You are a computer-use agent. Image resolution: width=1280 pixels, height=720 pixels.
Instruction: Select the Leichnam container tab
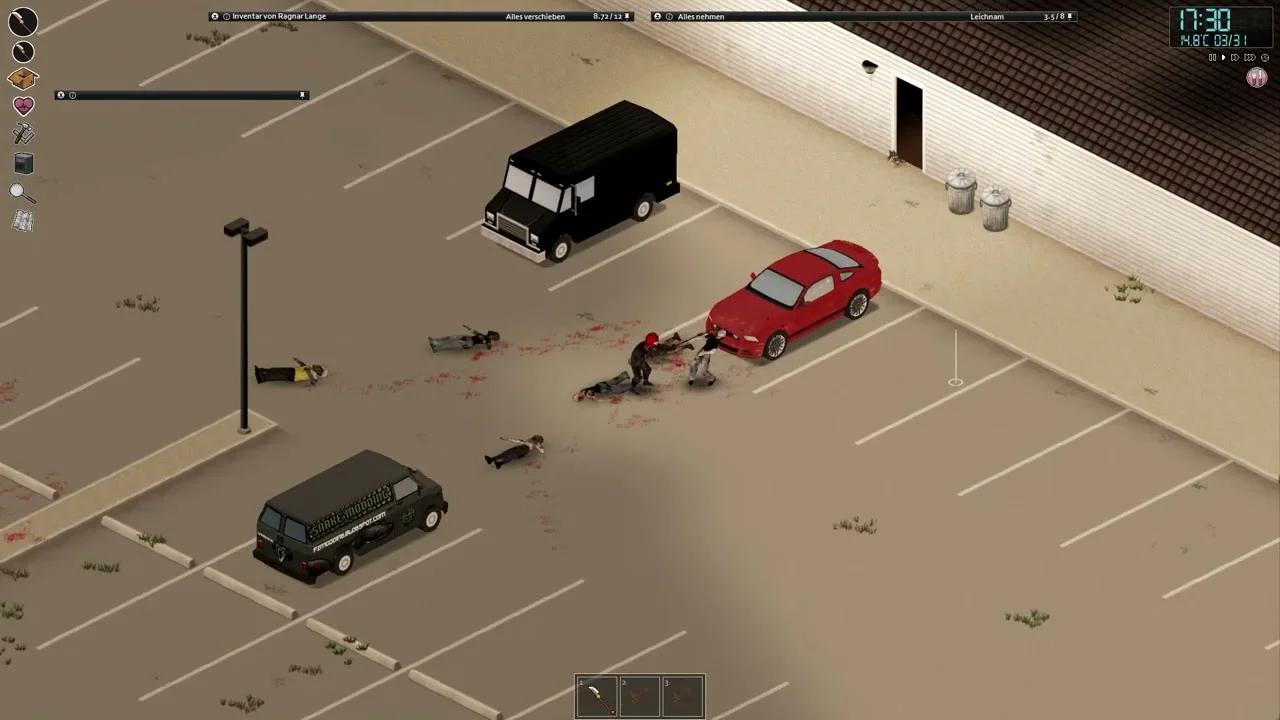pos(987,16)
